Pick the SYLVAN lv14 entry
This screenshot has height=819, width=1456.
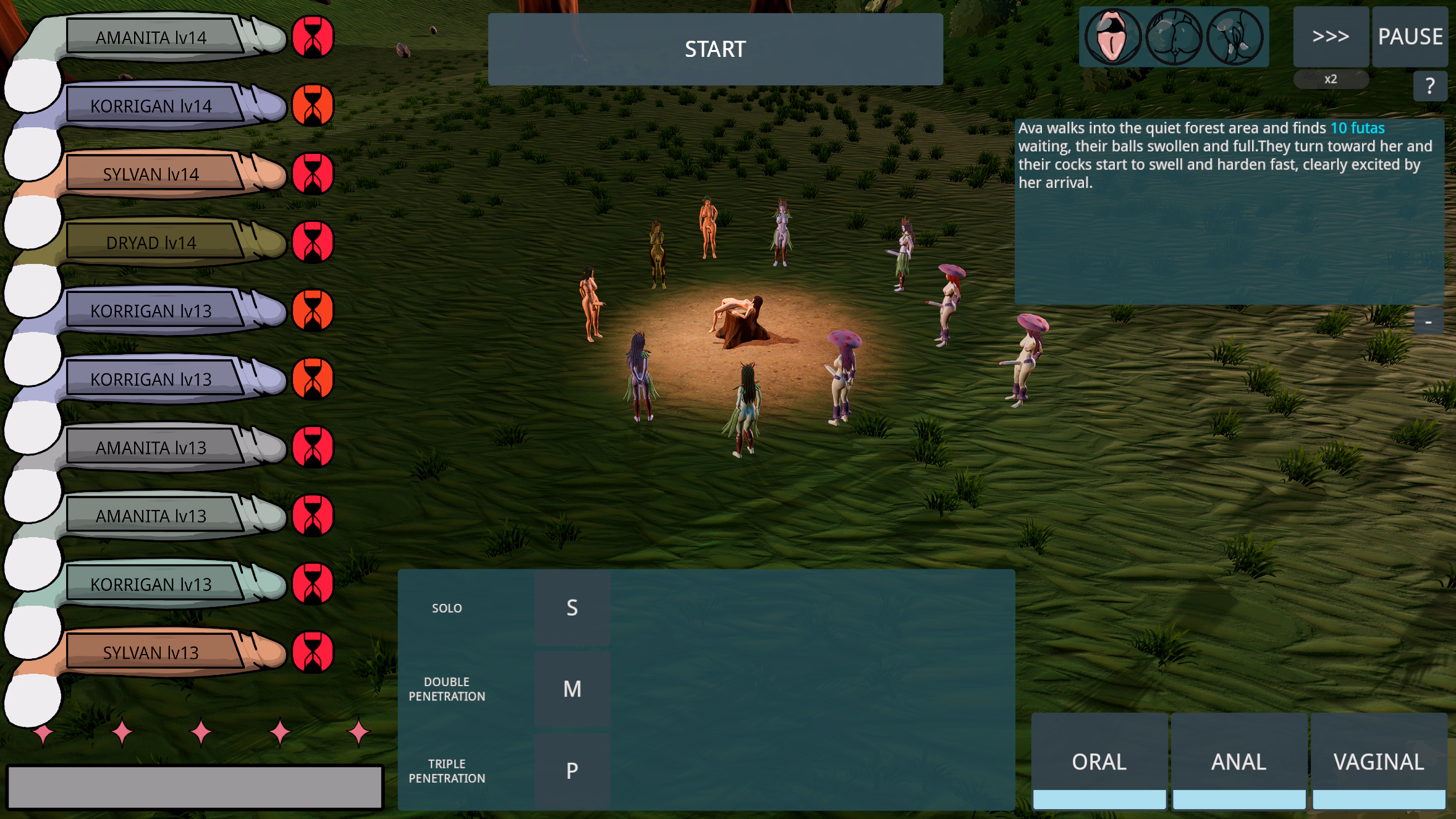pyautogui.click(x=151, y=174)
